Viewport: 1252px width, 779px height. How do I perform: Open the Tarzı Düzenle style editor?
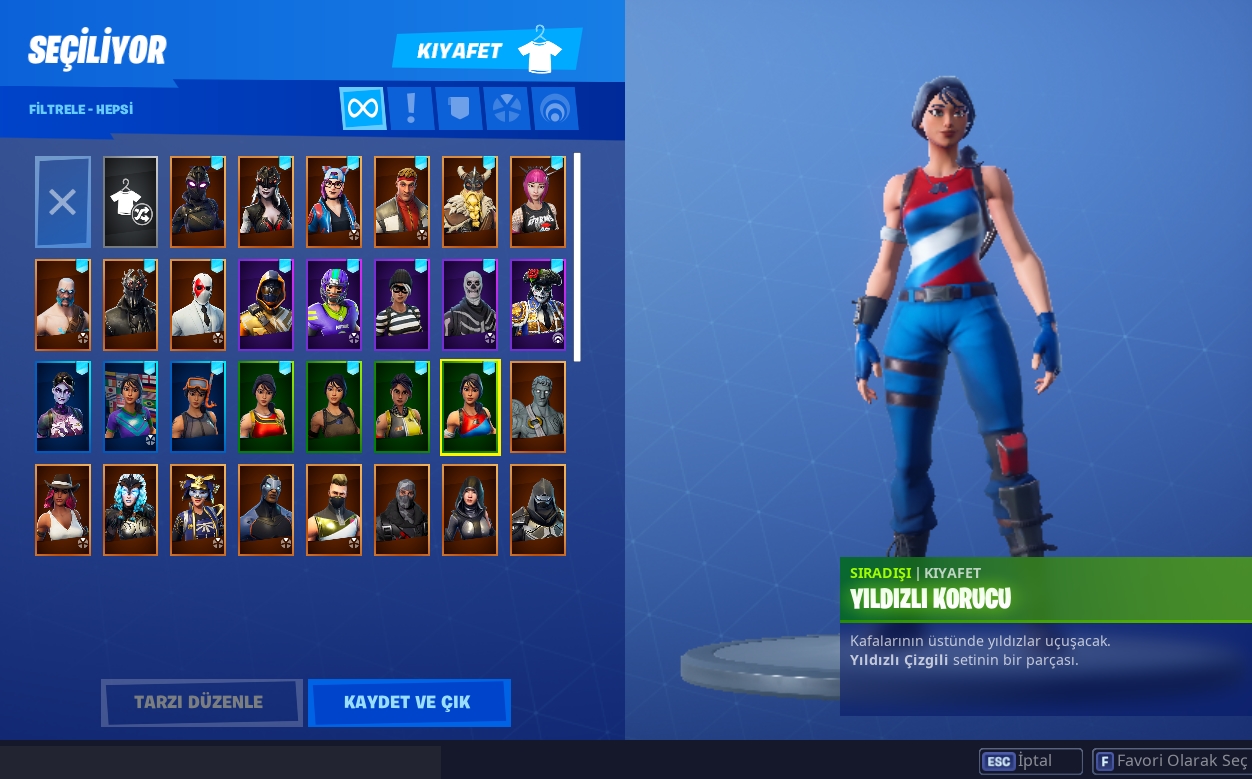pos(201,702)
